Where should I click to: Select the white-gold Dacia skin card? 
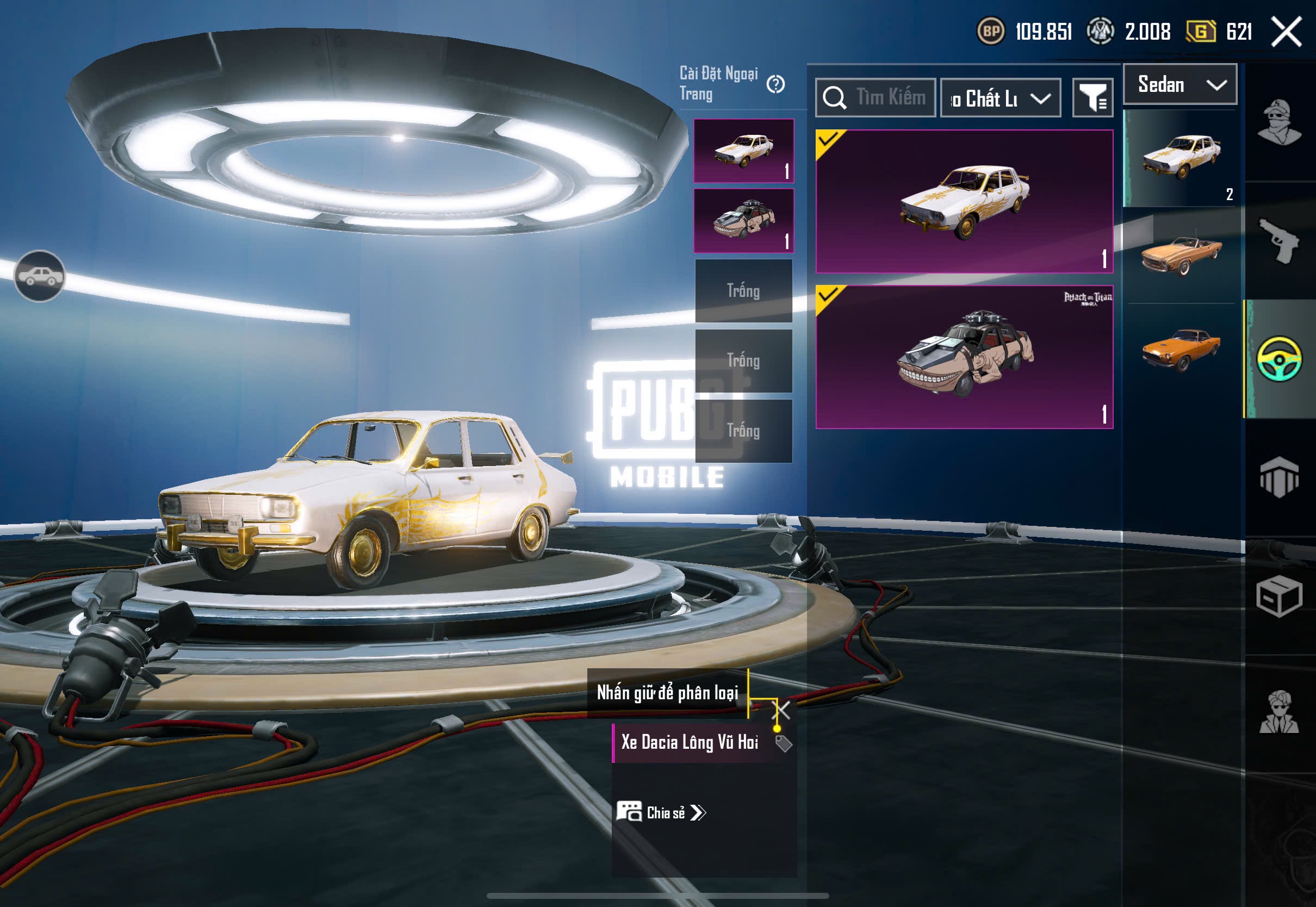(964, 201)
